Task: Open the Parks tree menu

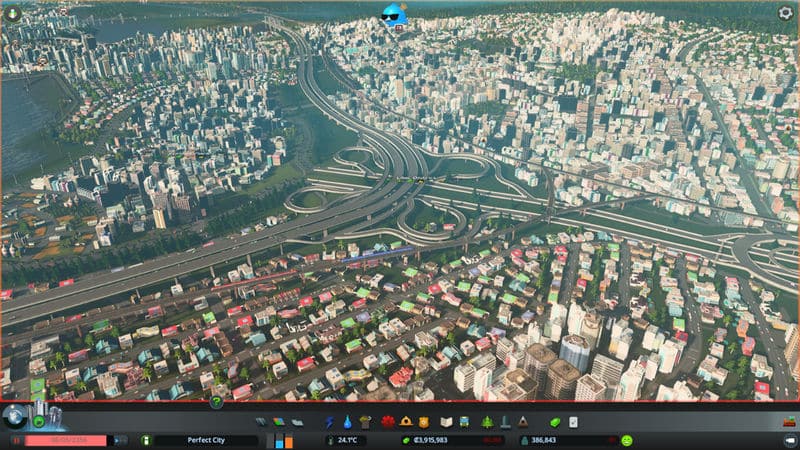Action: pos(487,422)
